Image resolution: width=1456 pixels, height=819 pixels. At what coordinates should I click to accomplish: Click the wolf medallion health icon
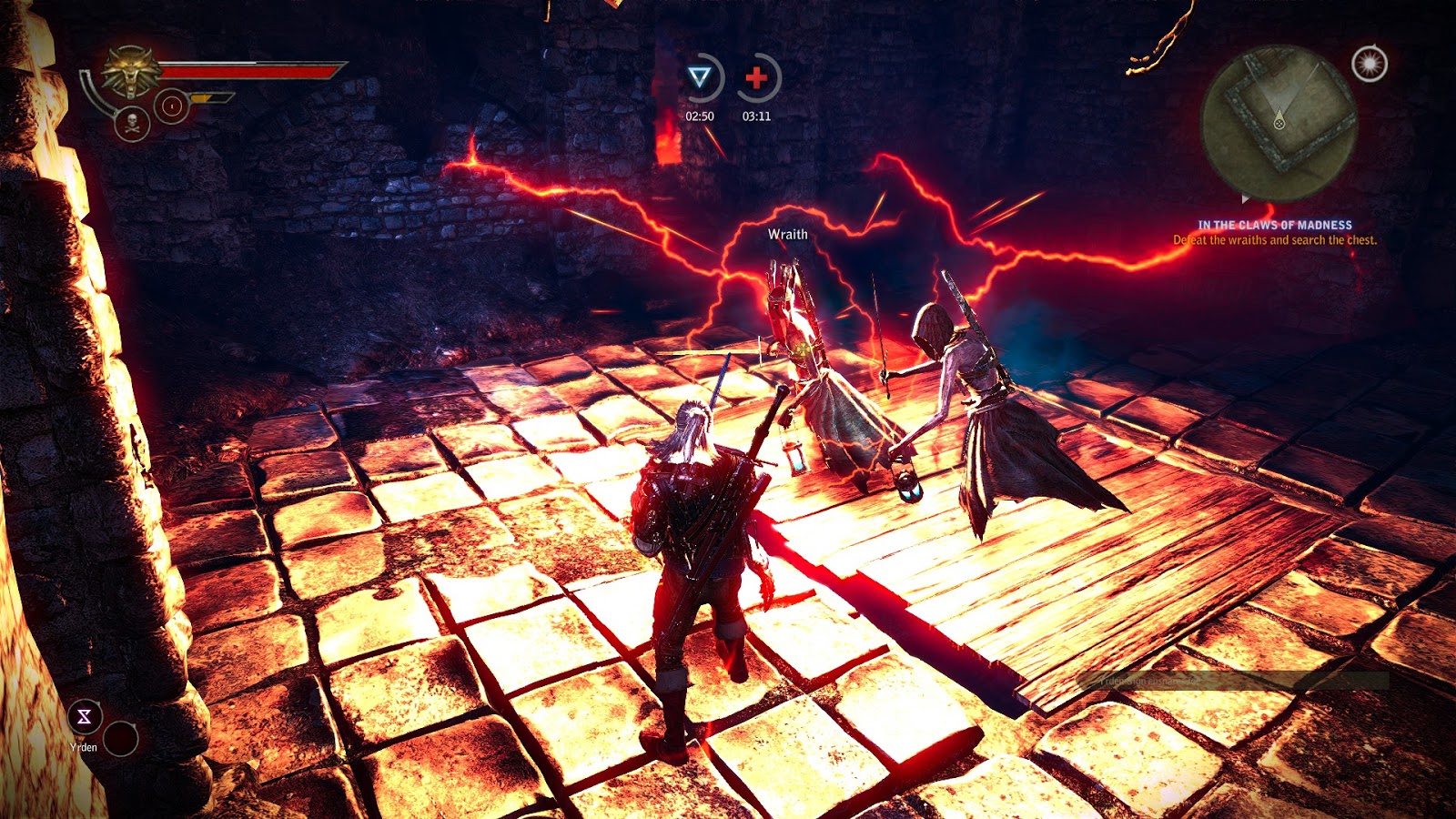pos(130,73)
